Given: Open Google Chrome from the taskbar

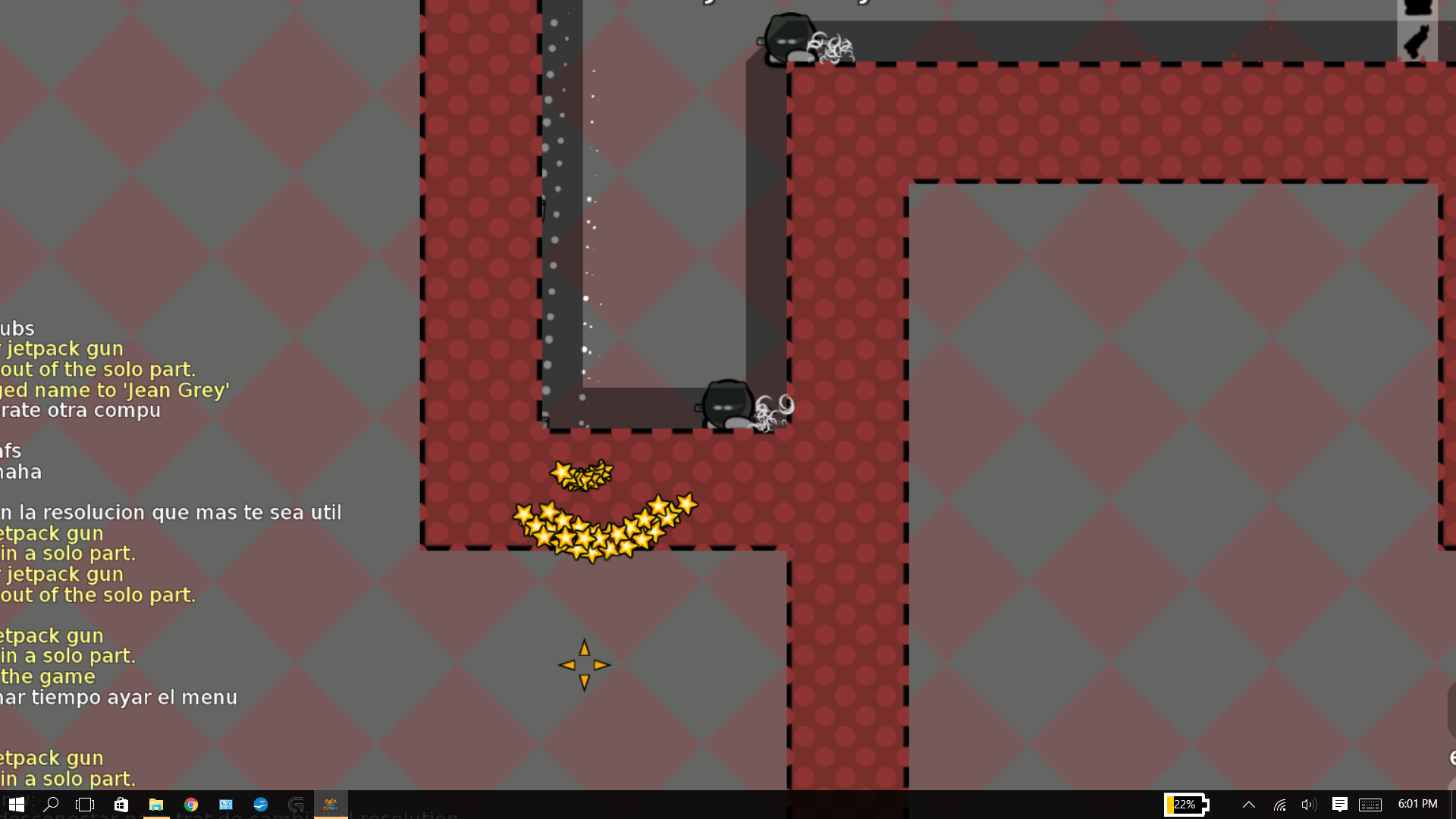Looking at the screenshot, I should pyautogui.click(x=191, y=805).
